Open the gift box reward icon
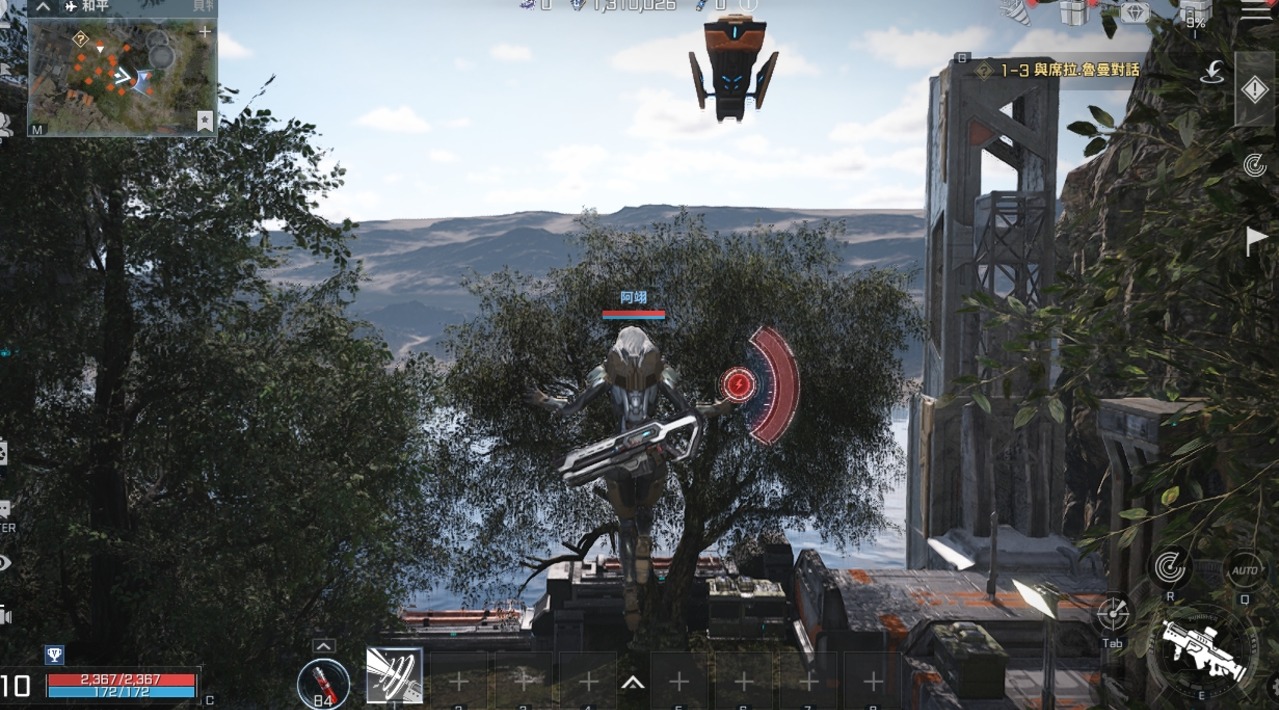 tap(1074, 12)
